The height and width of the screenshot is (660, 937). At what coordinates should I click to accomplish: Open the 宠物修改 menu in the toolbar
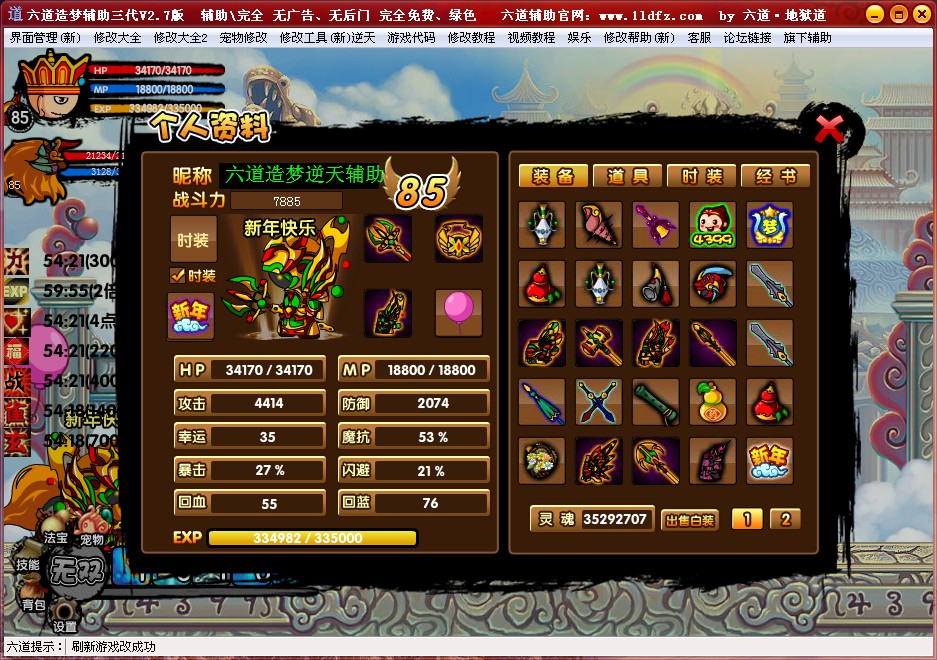click(x=243, y=37)
